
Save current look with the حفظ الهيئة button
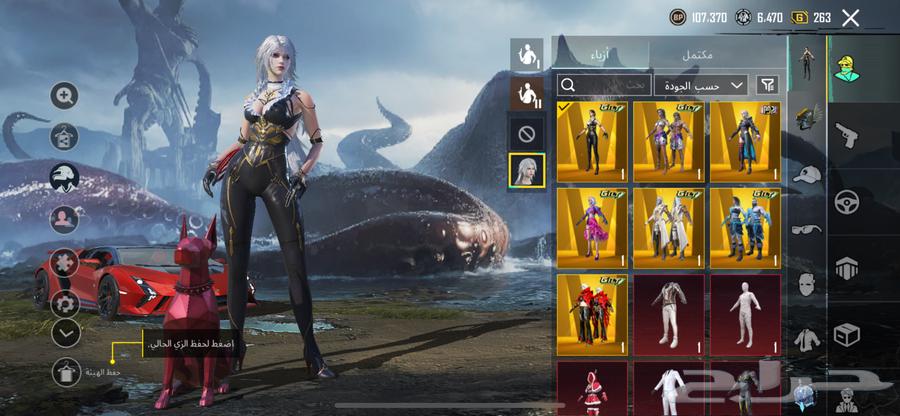click(65, 371)
